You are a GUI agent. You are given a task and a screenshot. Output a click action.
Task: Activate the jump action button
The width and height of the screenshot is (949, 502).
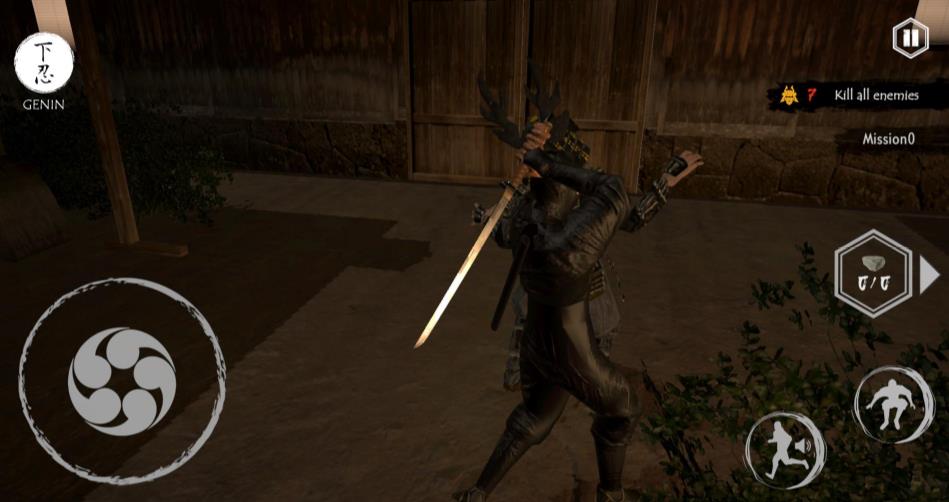pos(893,403)
